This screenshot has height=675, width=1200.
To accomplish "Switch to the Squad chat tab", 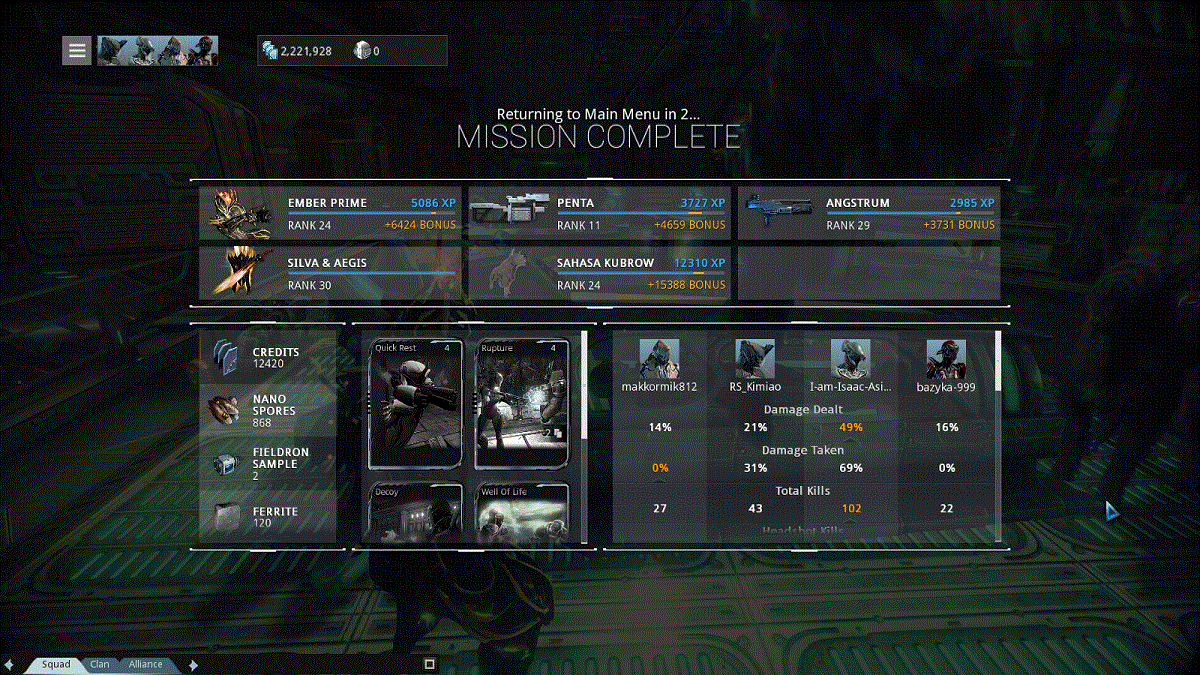I will [x=56, y=664].
